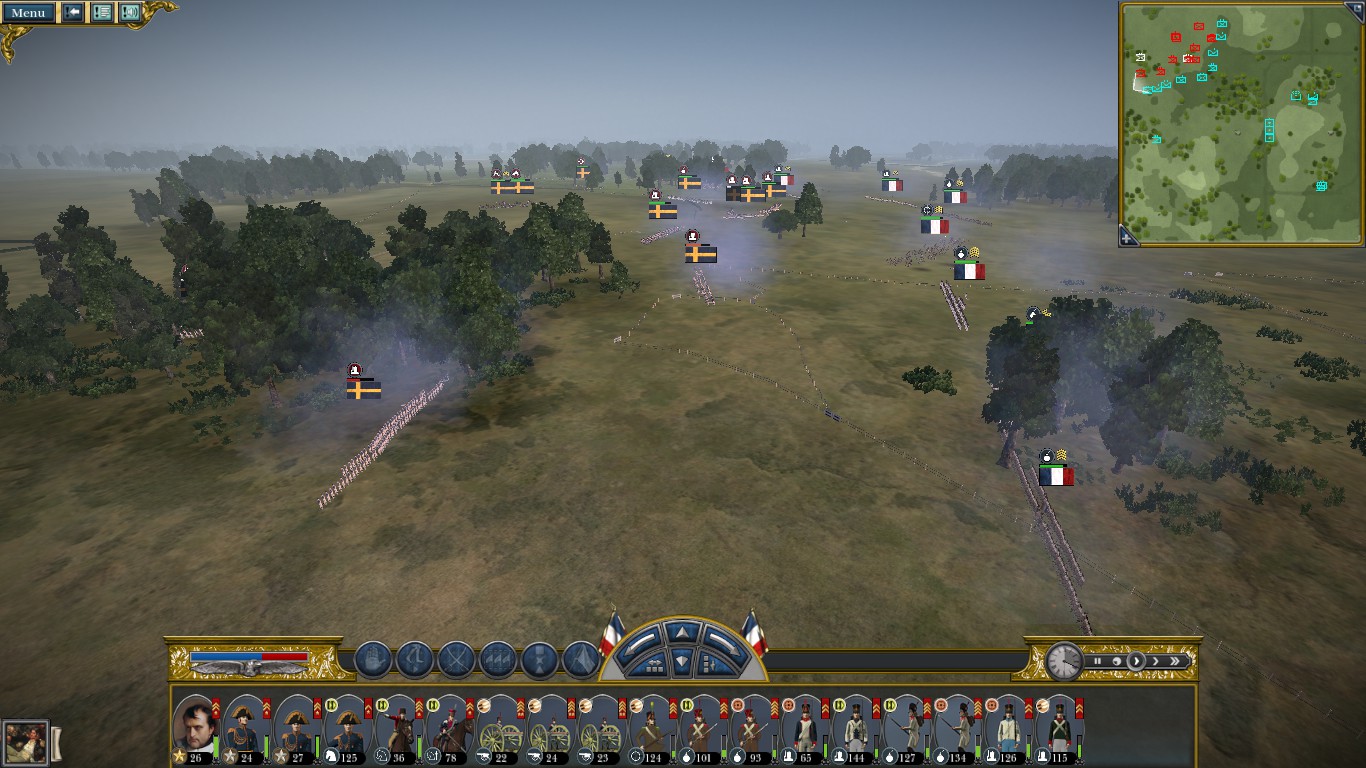Enable slow motion speed
Image resolution: width=1366 pixels, height=768 pixels.
(x=1116, y=661)
